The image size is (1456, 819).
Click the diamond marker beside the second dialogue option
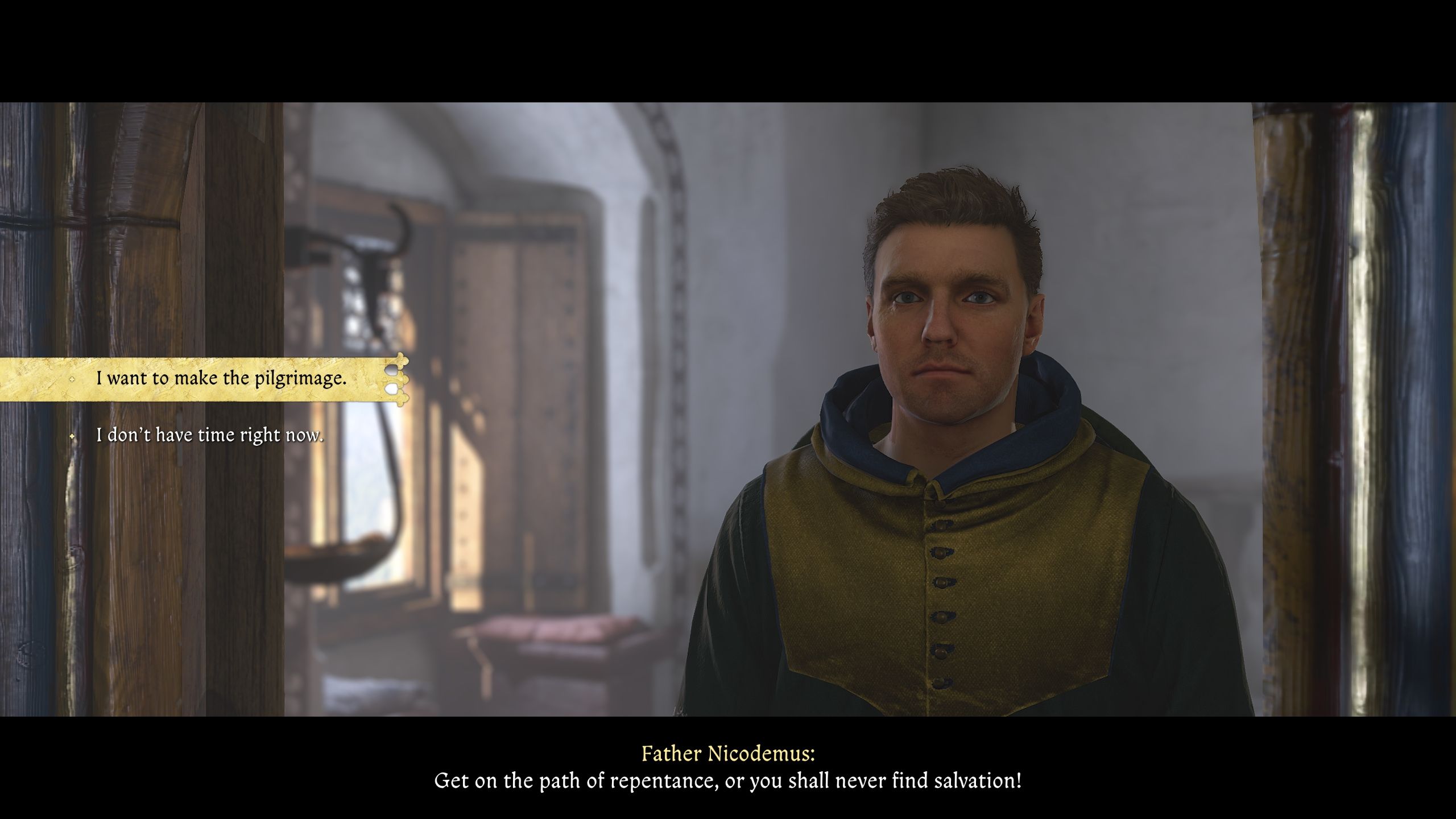(x=73, y=436)
